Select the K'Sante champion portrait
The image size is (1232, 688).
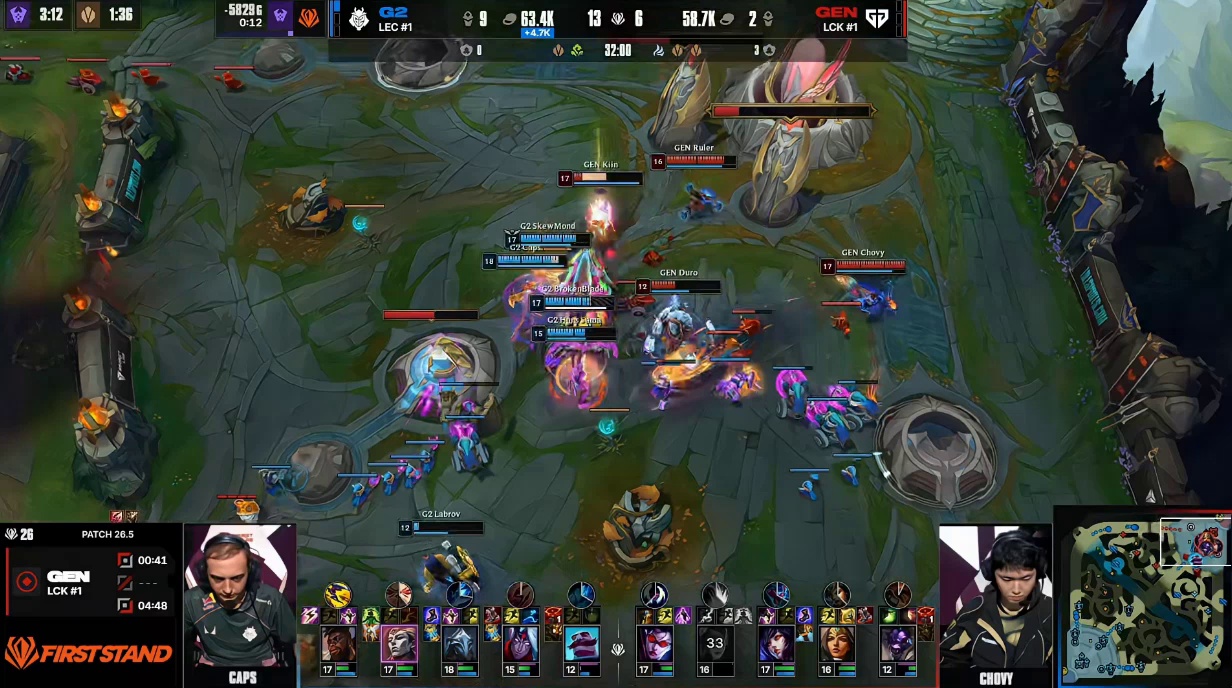click(x=338, y=644)
